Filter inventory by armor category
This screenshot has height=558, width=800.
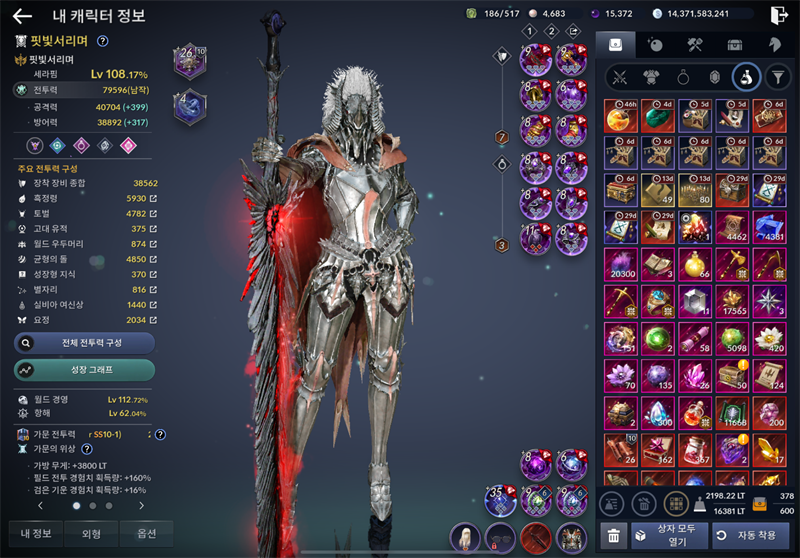pyautogui.click(x=650, y=76)
